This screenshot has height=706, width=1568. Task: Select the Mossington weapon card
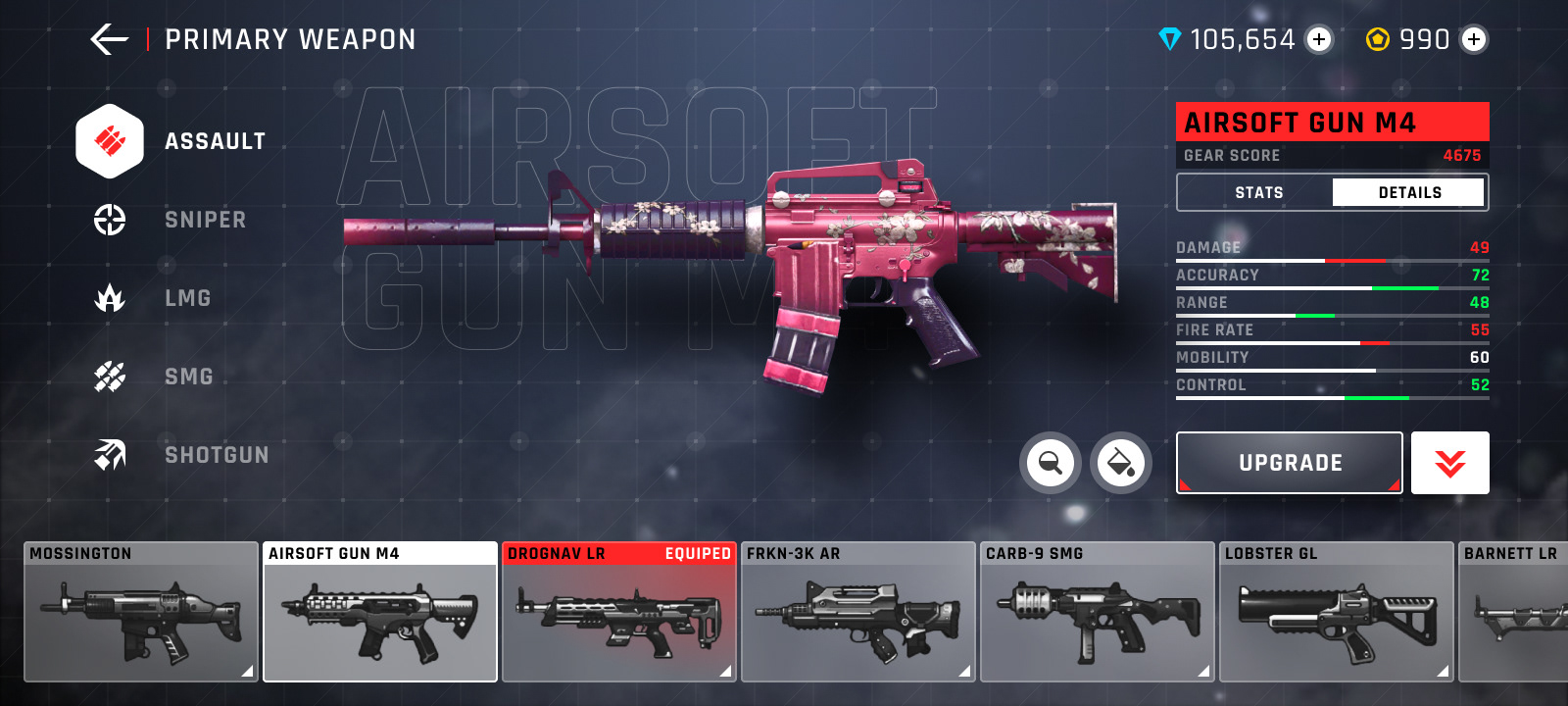tap(141, 613)
